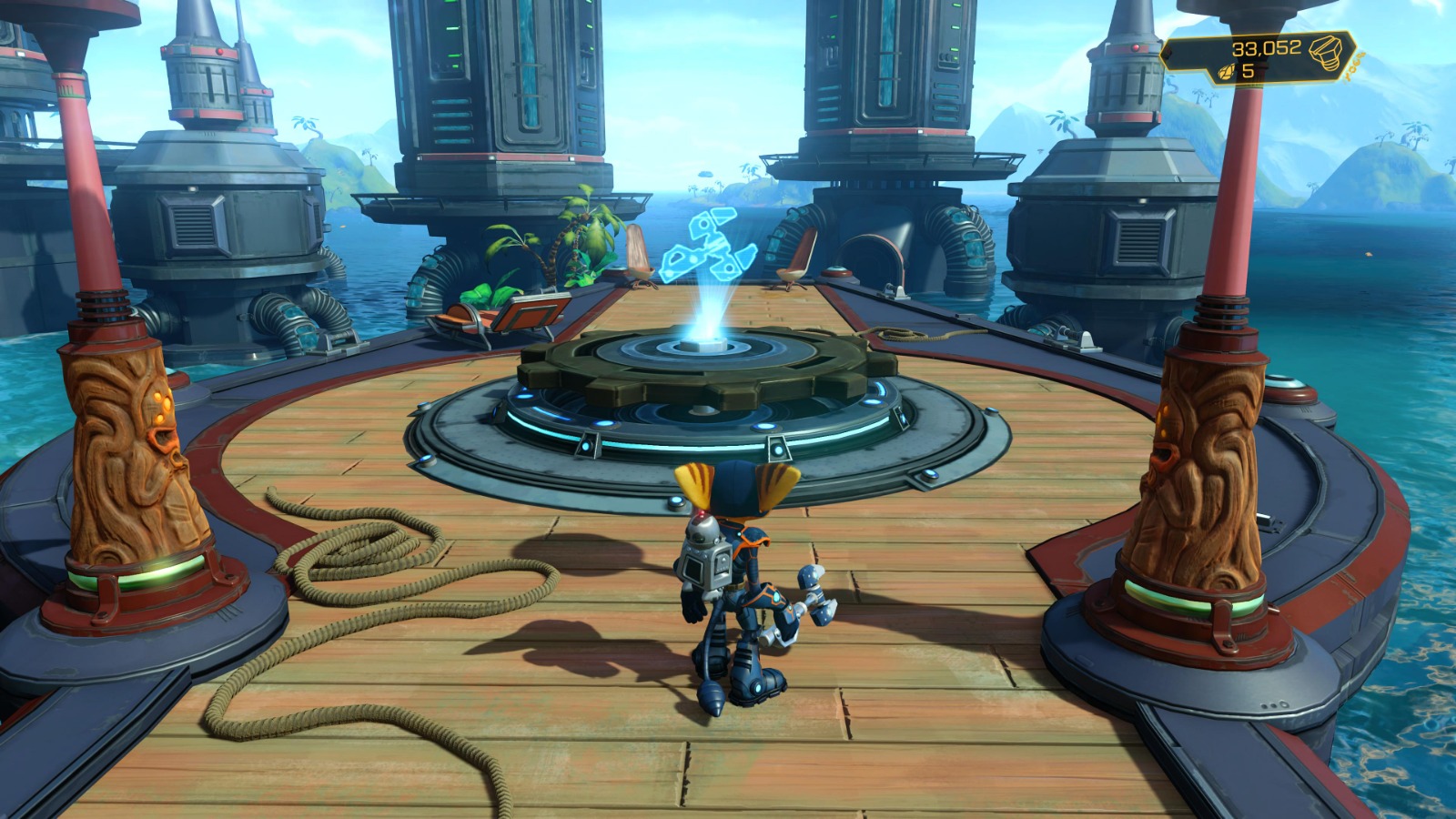Click the white hologram projector base

(710, 346)
